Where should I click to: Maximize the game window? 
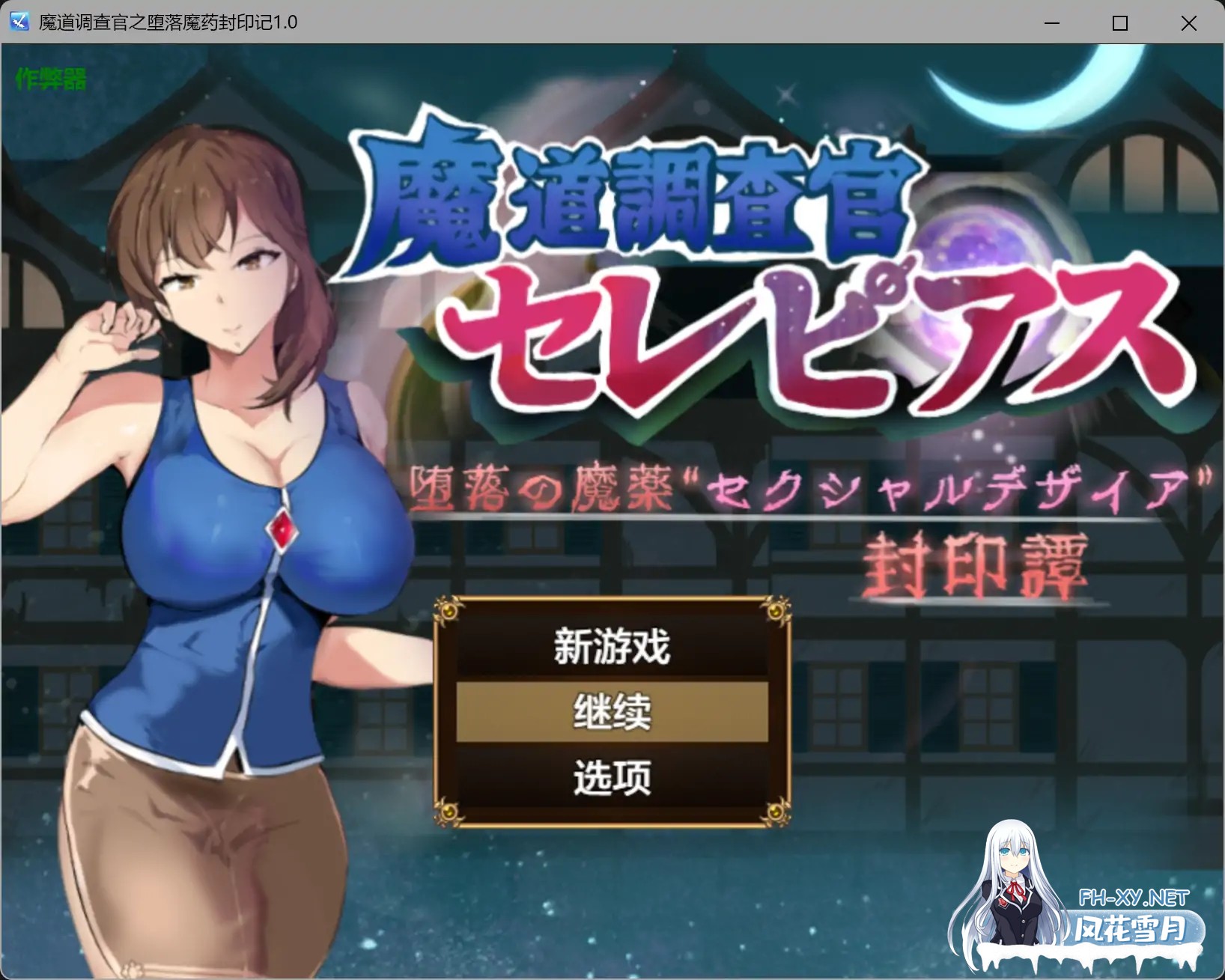(x=1119, y=23)
